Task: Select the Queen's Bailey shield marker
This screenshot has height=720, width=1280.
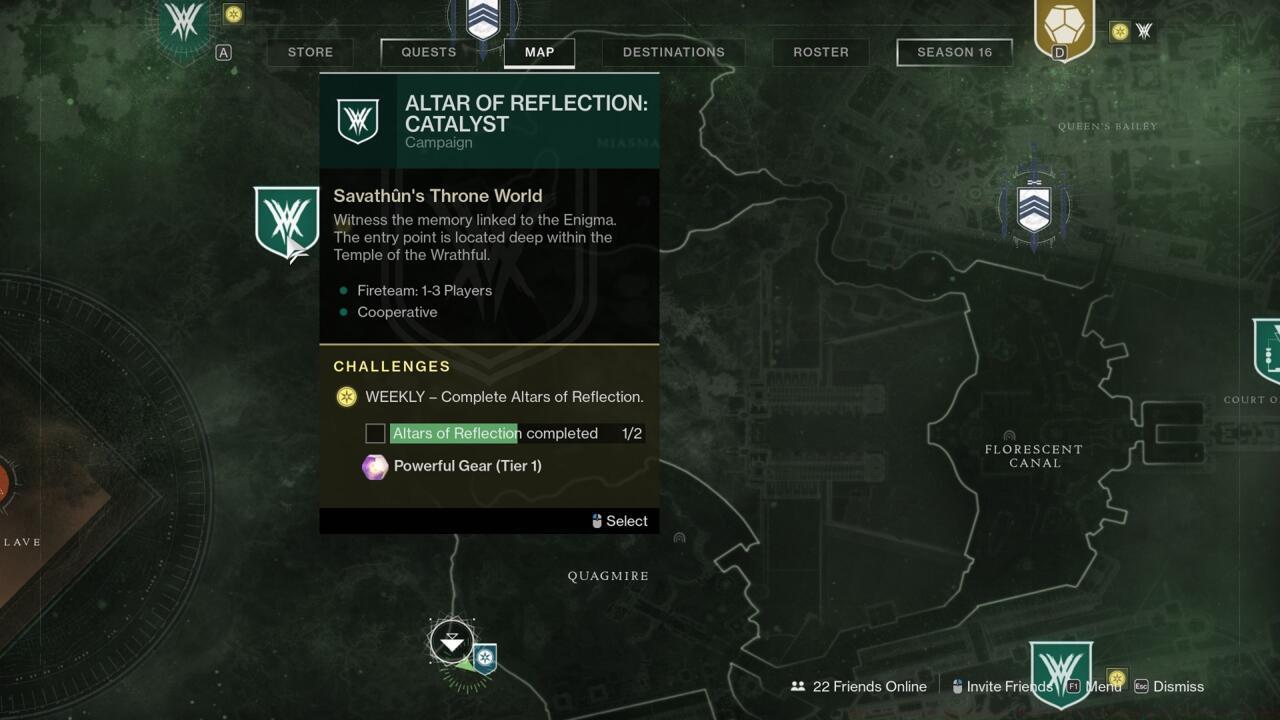Action: pyautogui.click(x=1034, y=208)
